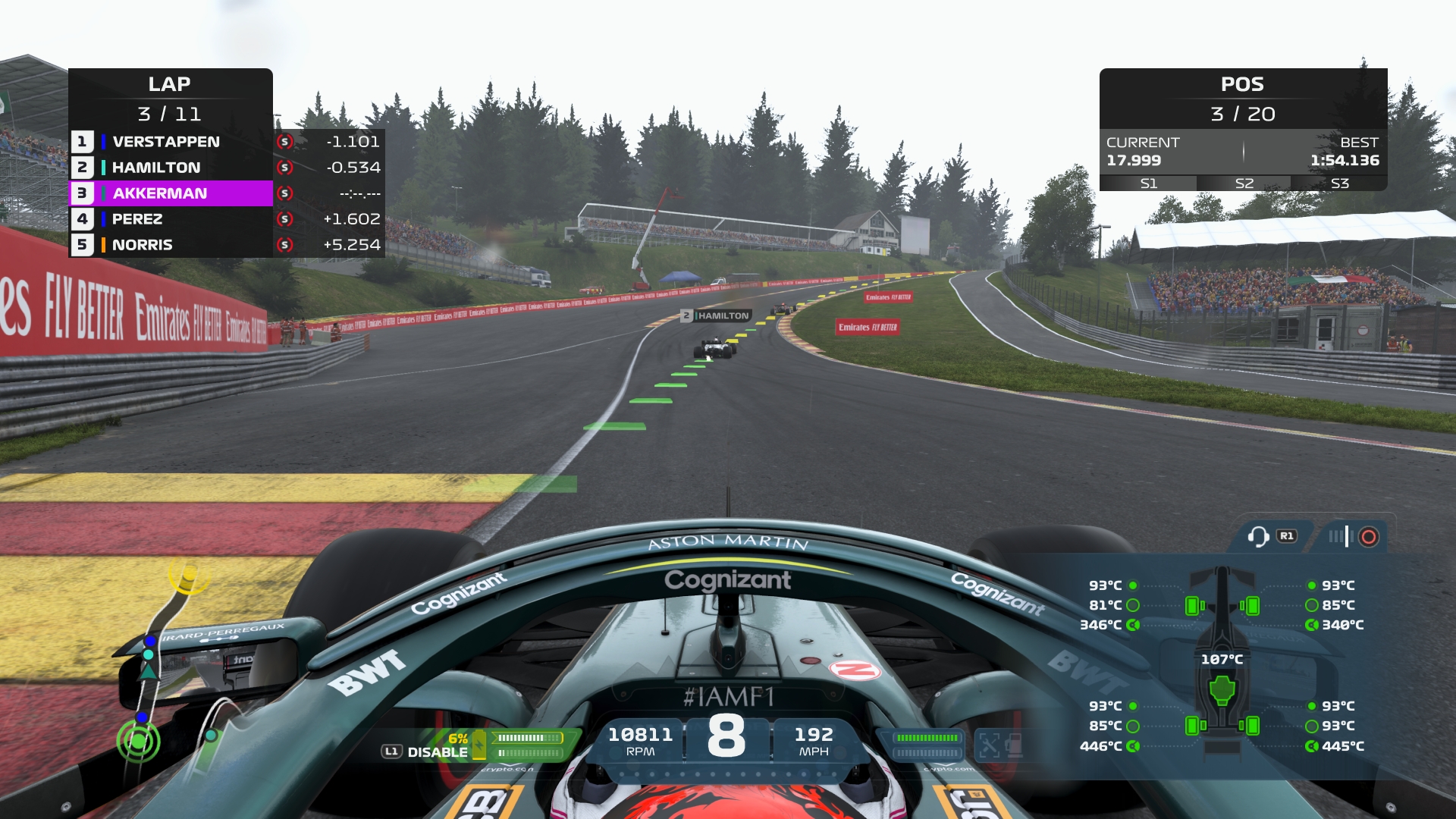Click the L1 button prompt icon

(x=392, y=751)
